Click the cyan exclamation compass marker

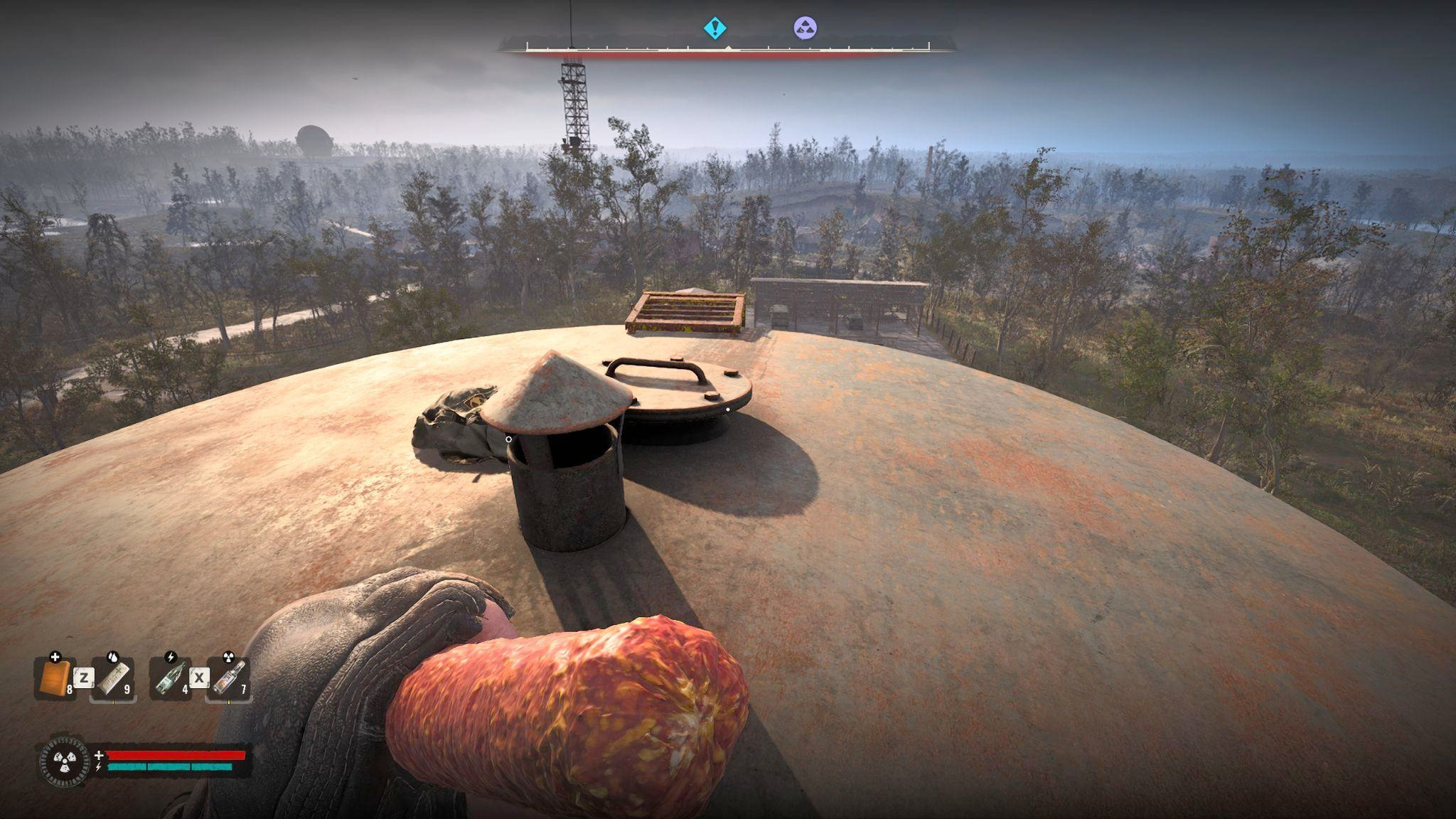pos(714,28)
